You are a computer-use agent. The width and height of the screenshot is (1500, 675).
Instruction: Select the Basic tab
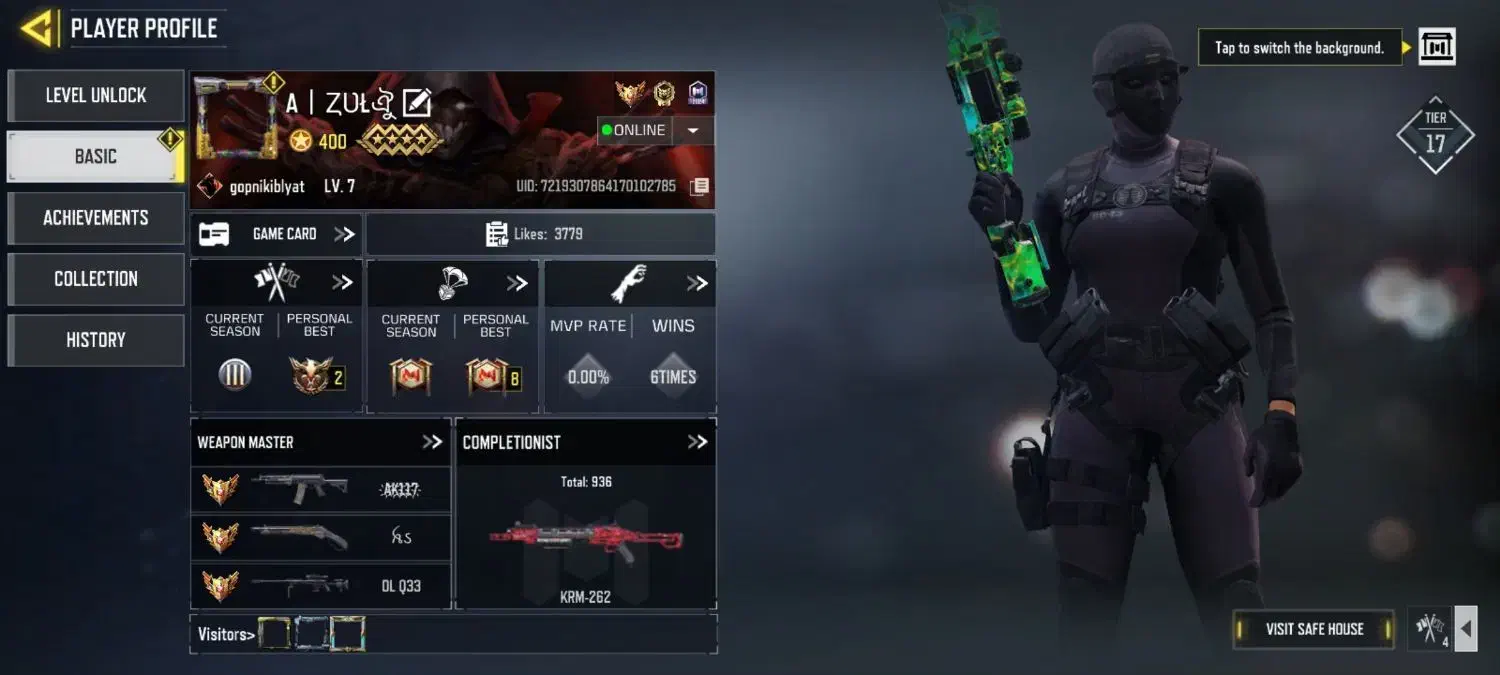tap(96, 157)
